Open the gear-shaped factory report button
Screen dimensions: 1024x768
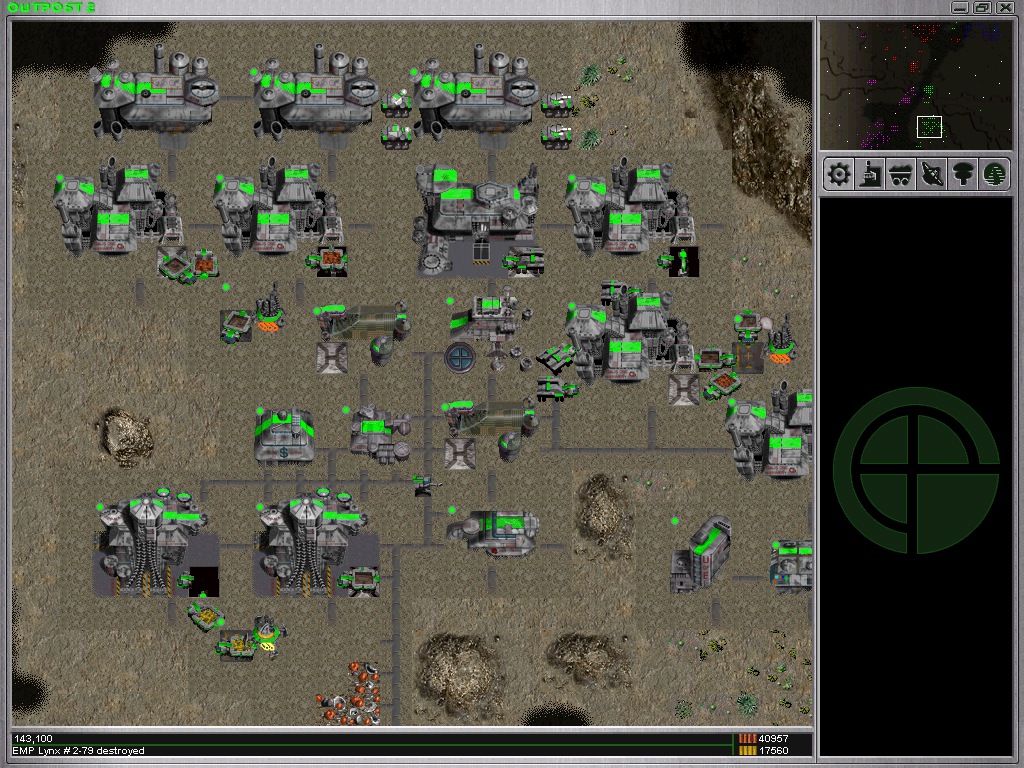pyautogui.click(x=839, y=175)
